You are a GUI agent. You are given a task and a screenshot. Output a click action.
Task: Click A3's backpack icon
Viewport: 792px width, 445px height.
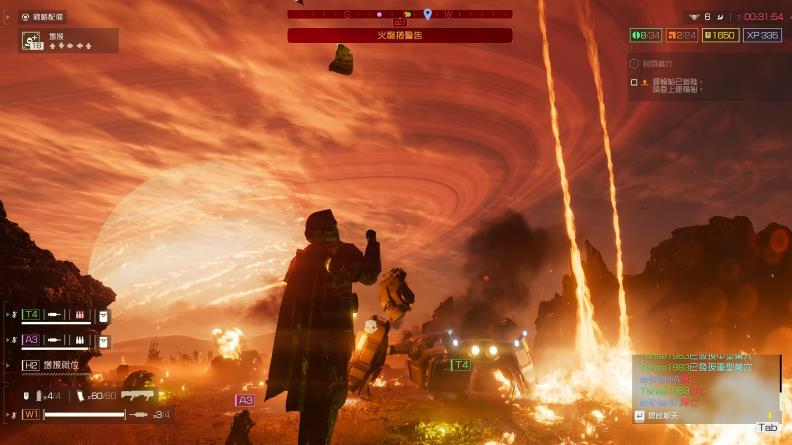(x=103, y=340)
